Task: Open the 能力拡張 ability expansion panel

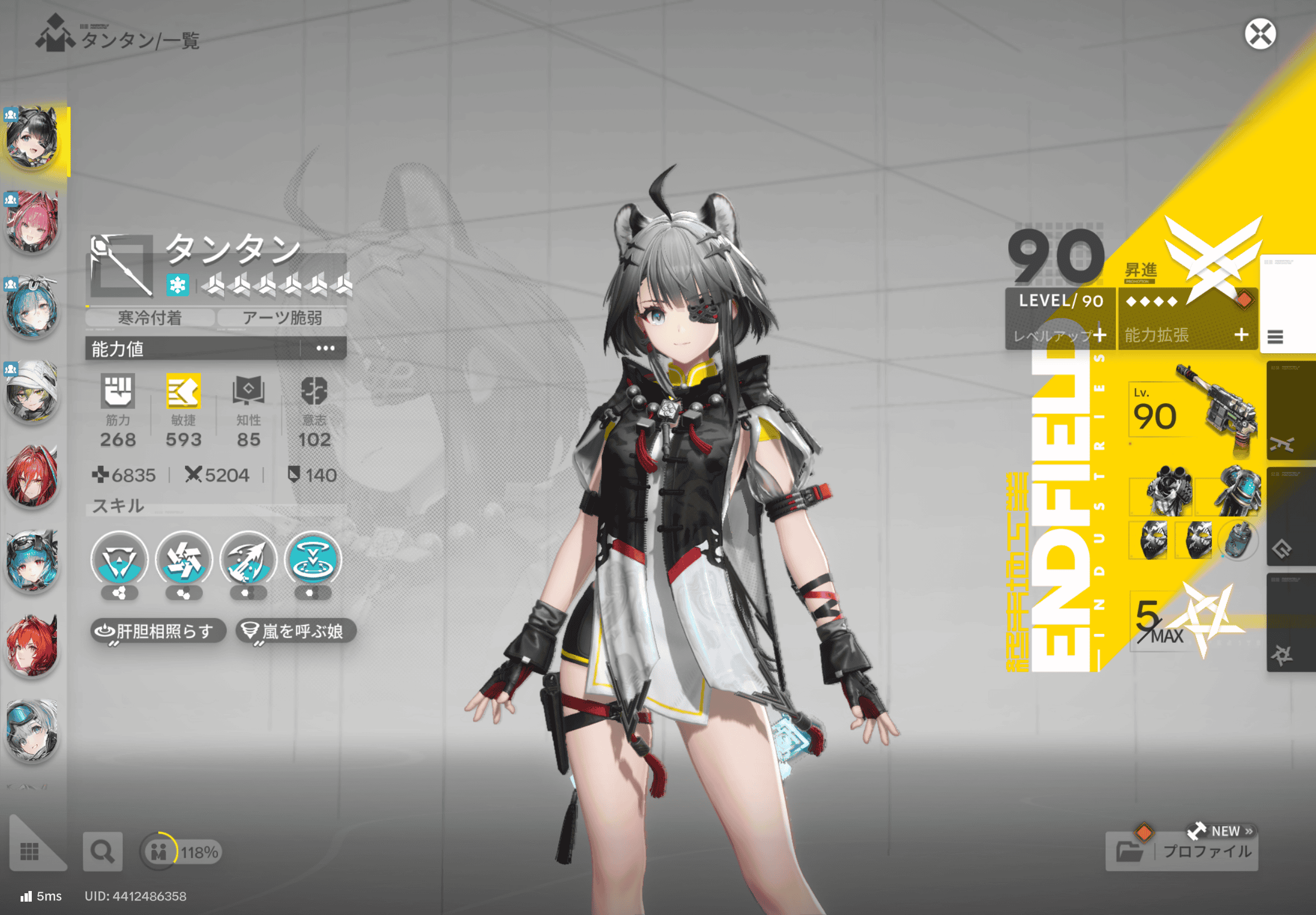Action: (1187, 335)
